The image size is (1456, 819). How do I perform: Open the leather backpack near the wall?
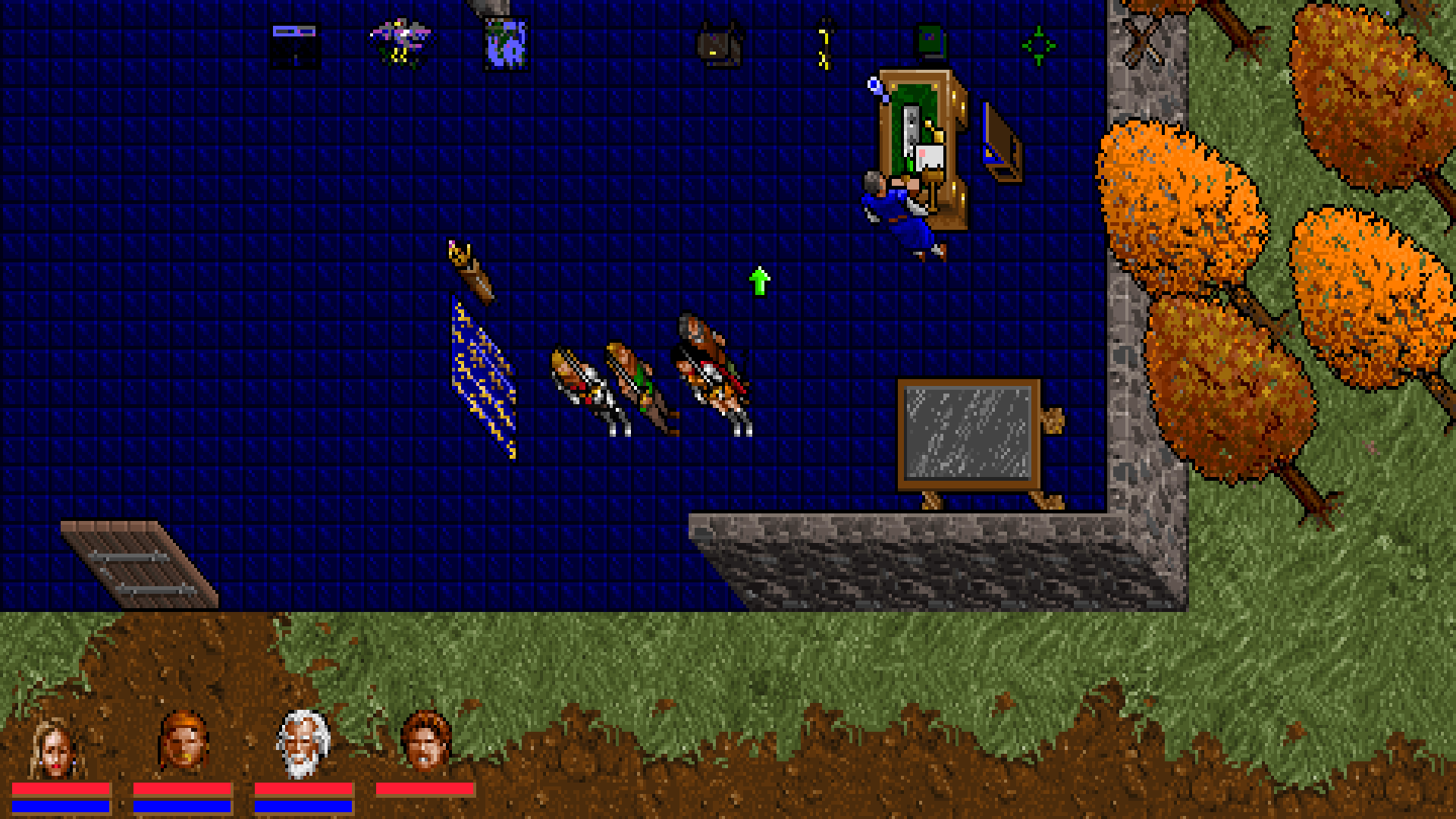(719, 44)
